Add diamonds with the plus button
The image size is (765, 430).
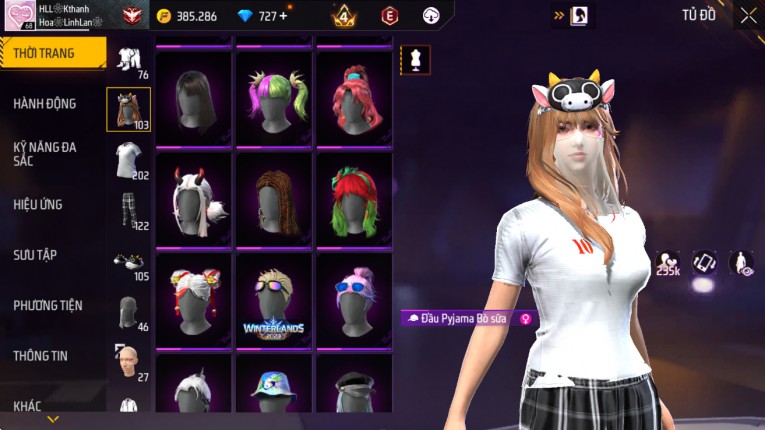tap(283, 16)
